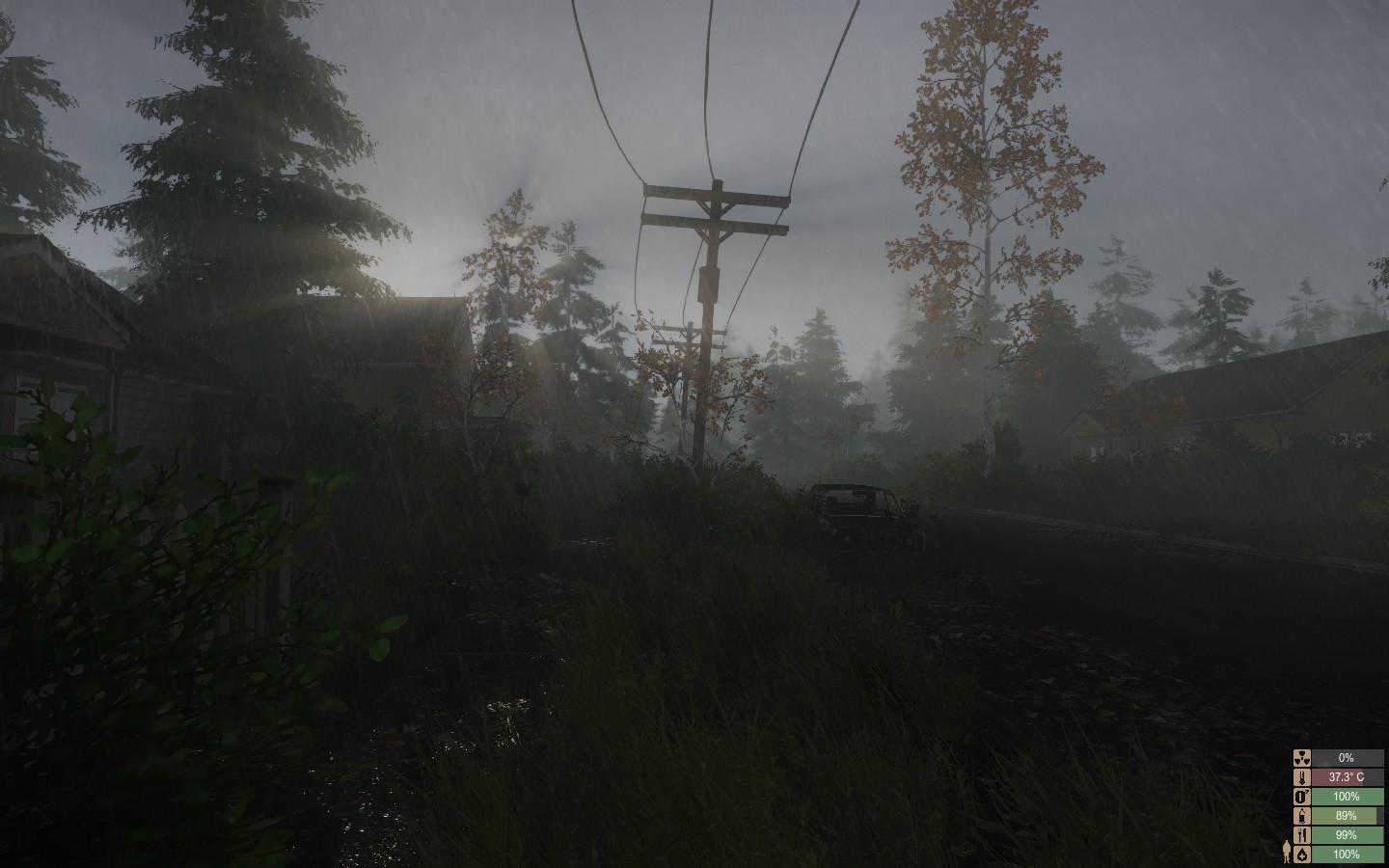The height and width of the screenshot is (868, 1389).
Task: Click the fork and knife hunger icon
Action: [1302, 834]
